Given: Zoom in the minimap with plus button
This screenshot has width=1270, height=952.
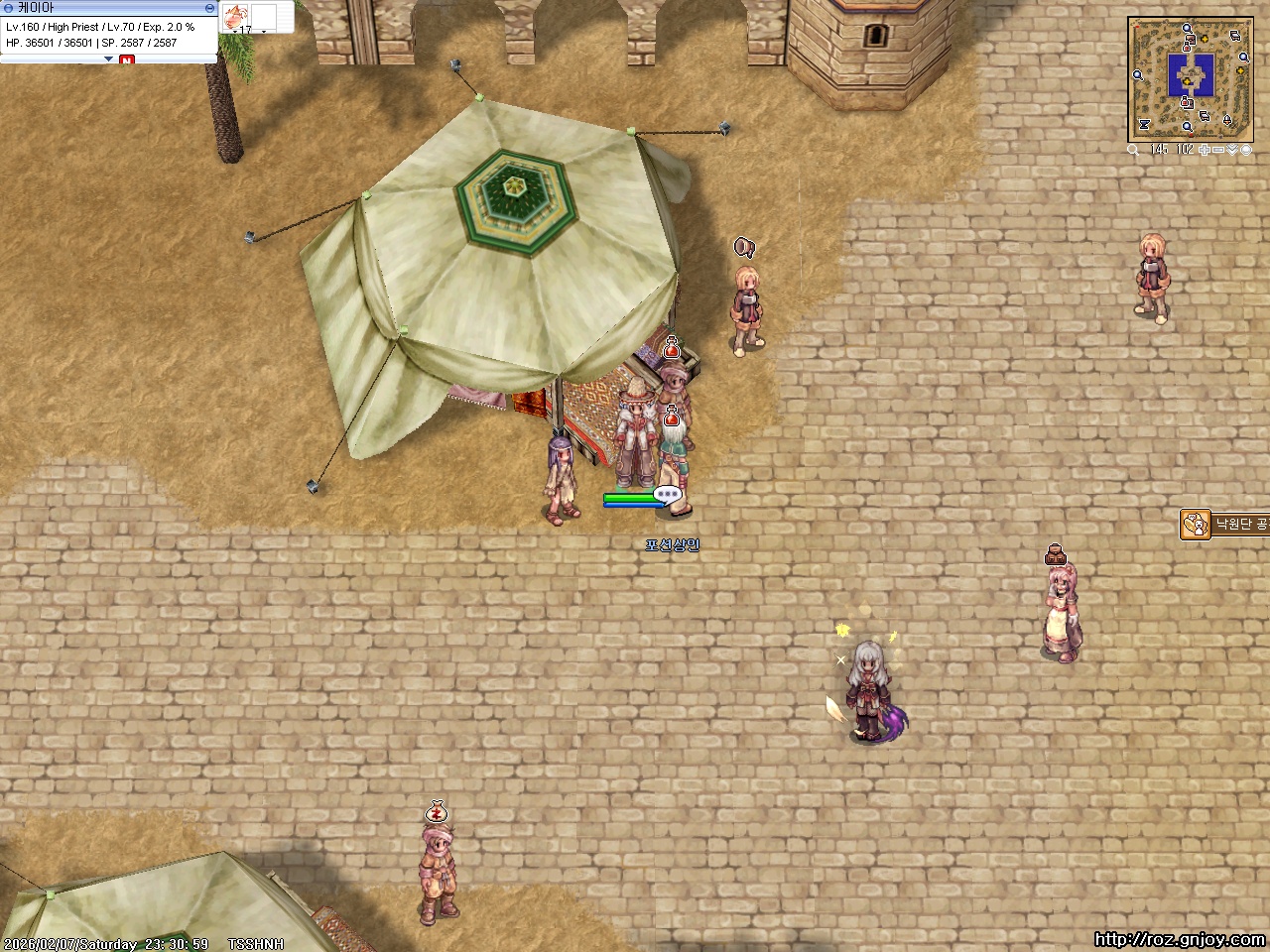Looking at the screenshot, I should coord(1205,150).
